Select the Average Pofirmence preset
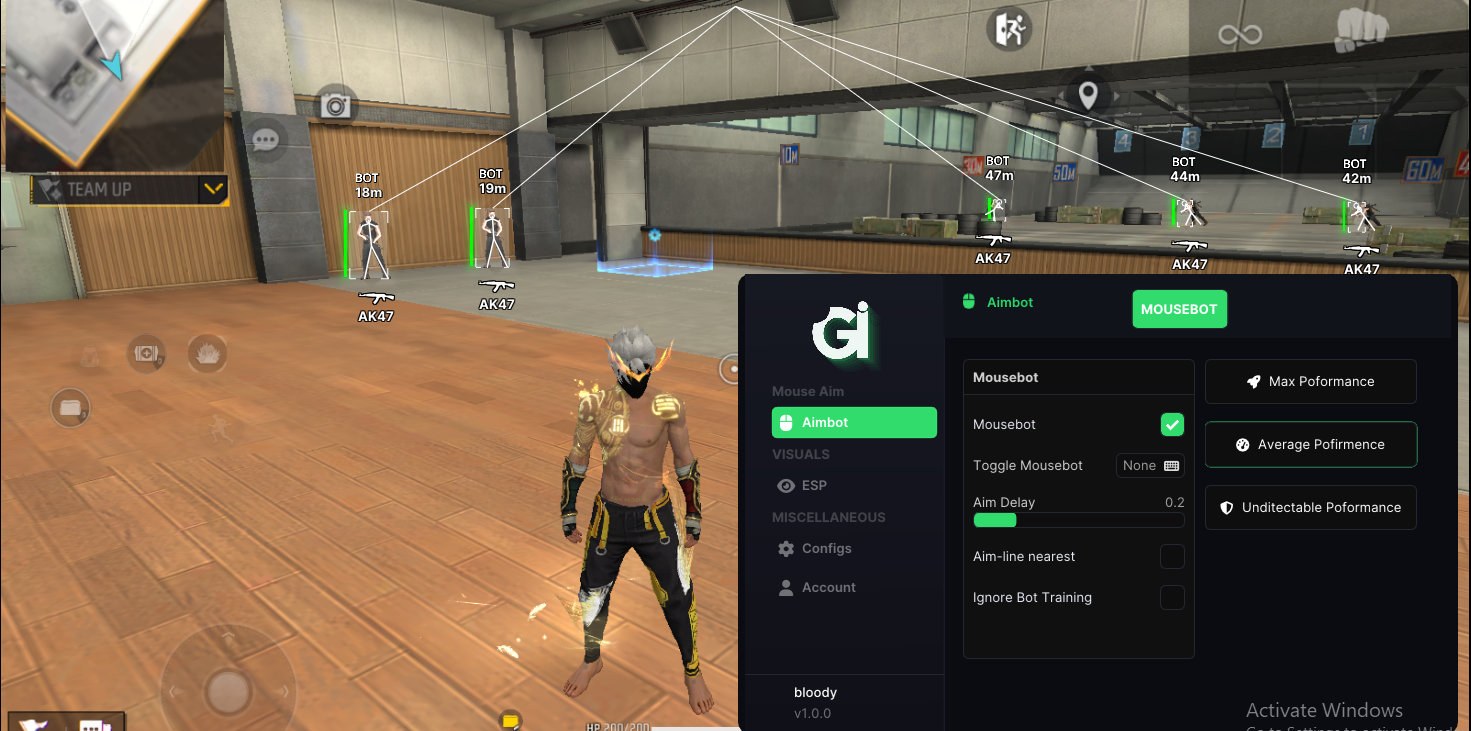Image resolution: width=1471 pixels, height=731 pixels. [1310, 444]
